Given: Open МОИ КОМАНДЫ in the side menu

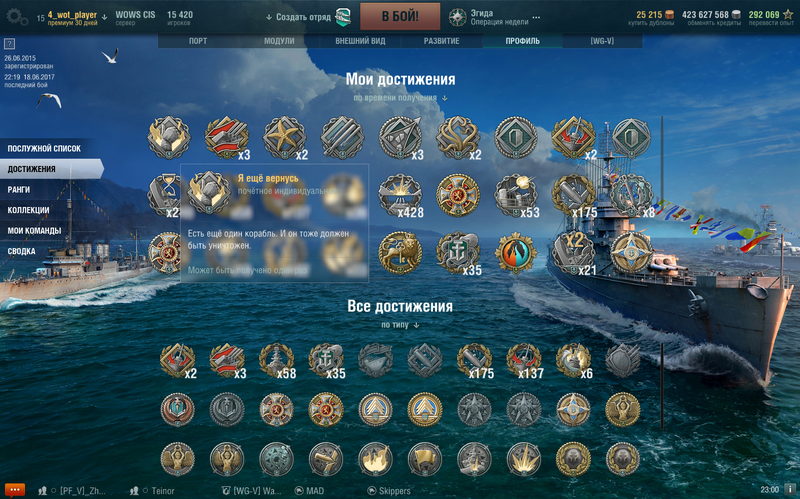Looking at the screenshot, I should pos(34,230).
